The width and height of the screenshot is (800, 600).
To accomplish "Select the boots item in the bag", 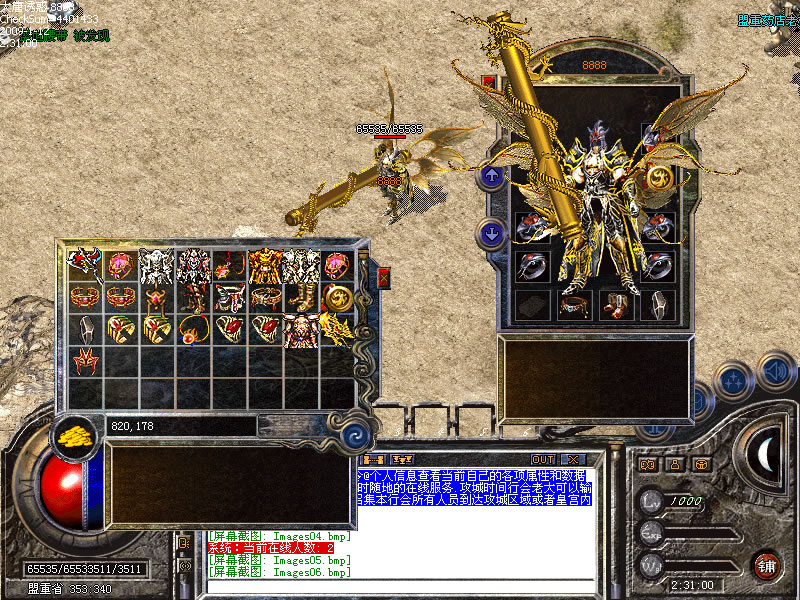I will click(x=299, y=297).
